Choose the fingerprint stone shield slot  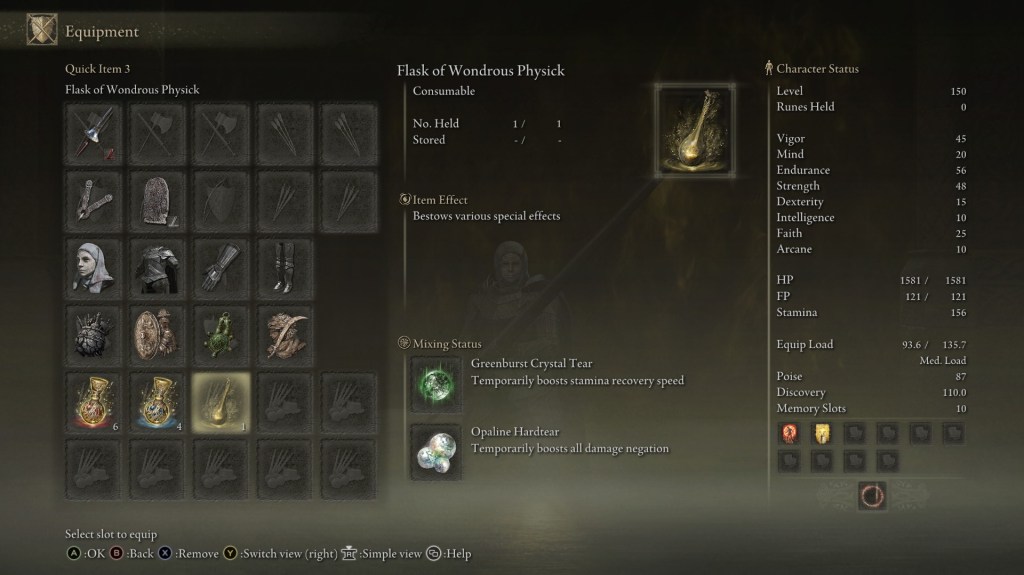coord(157,199)
